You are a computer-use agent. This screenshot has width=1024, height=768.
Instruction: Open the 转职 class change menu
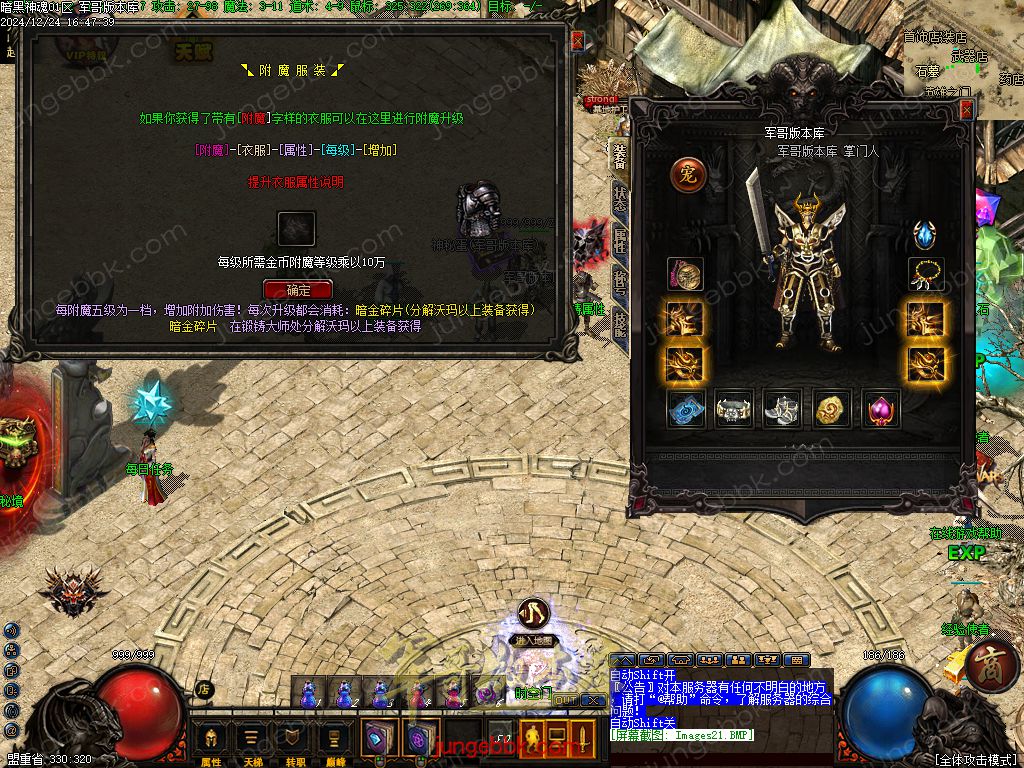[x=293, y=740]
